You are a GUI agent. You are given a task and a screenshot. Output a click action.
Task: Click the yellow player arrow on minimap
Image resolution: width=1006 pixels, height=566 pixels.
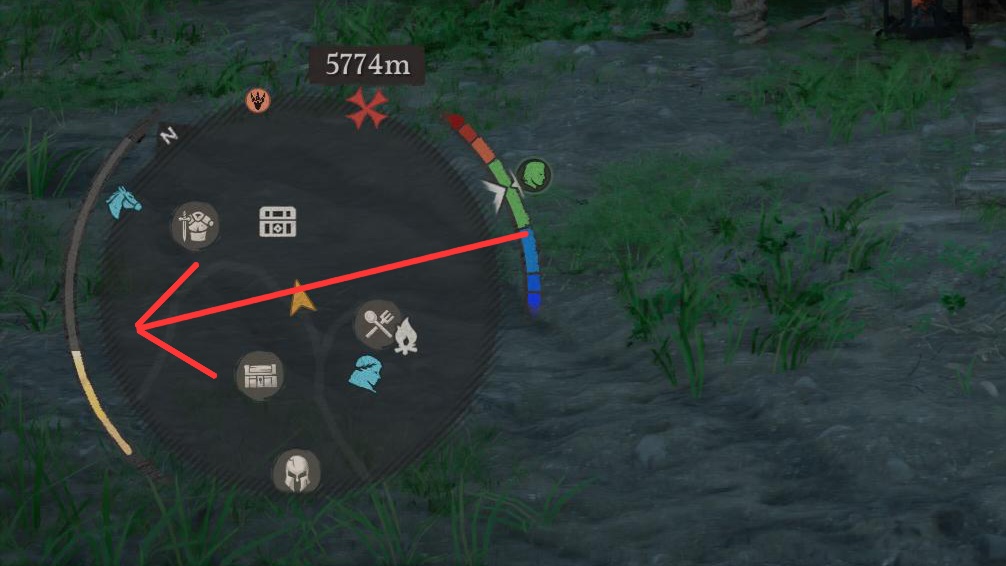[x=300, y=298]
